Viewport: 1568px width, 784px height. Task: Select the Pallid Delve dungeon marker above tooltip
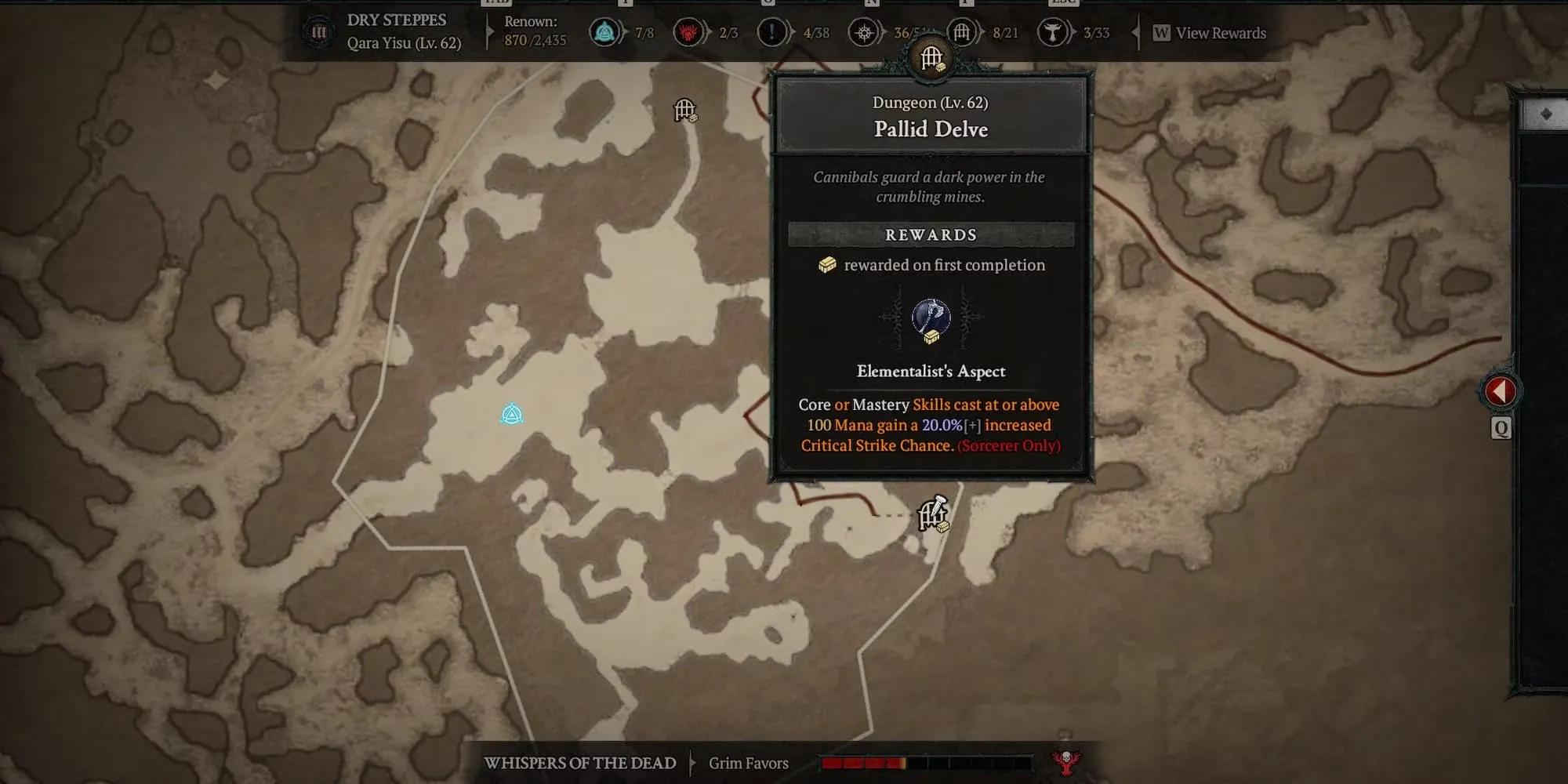point(931,59)
